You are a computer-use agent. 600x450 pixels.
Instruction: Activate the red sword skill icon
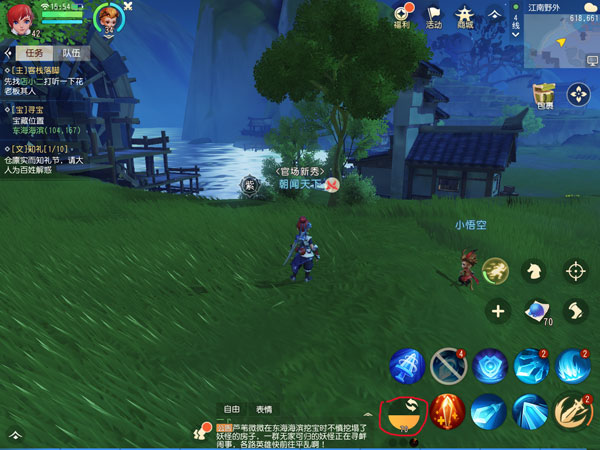coord(447,411)
